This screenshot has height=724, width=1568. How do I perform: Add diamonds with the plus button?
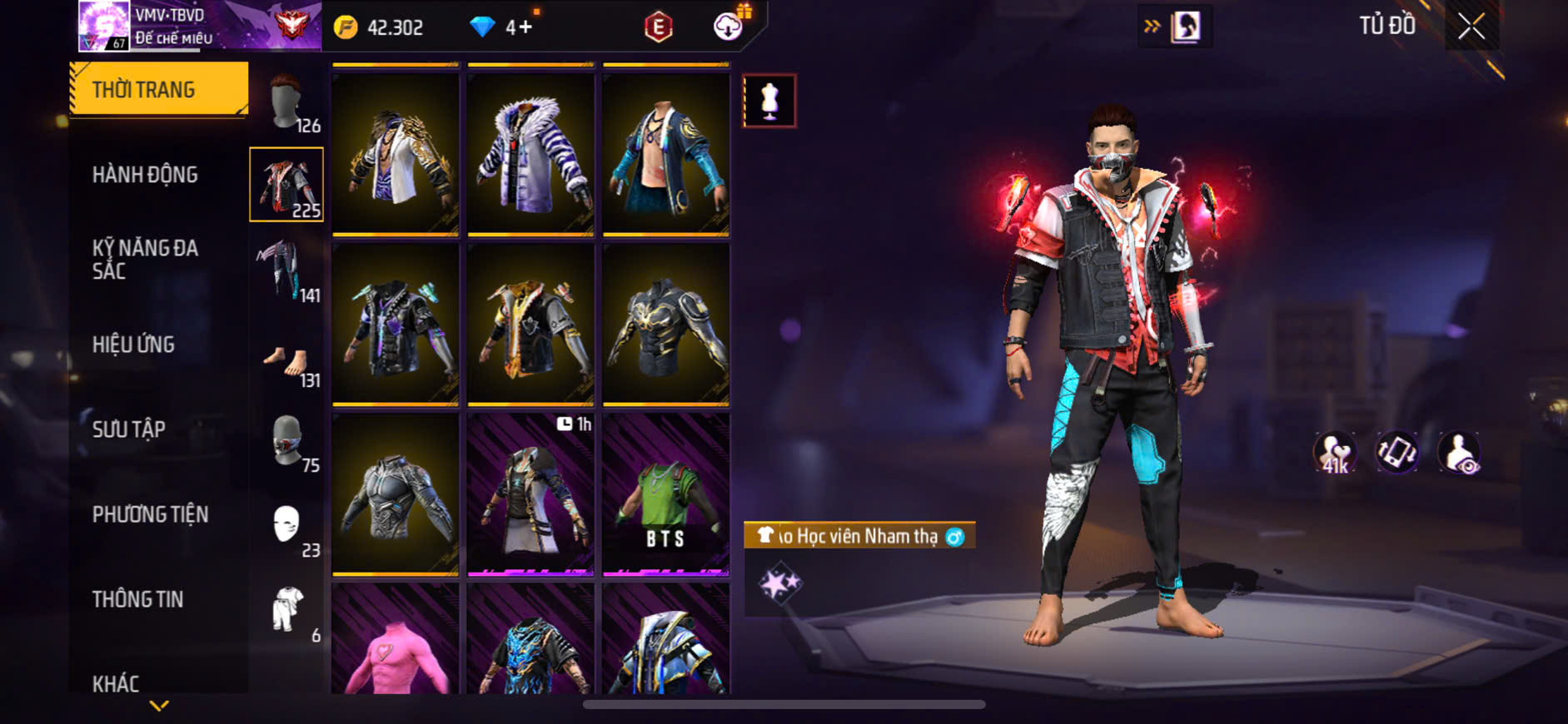[525, 27]
